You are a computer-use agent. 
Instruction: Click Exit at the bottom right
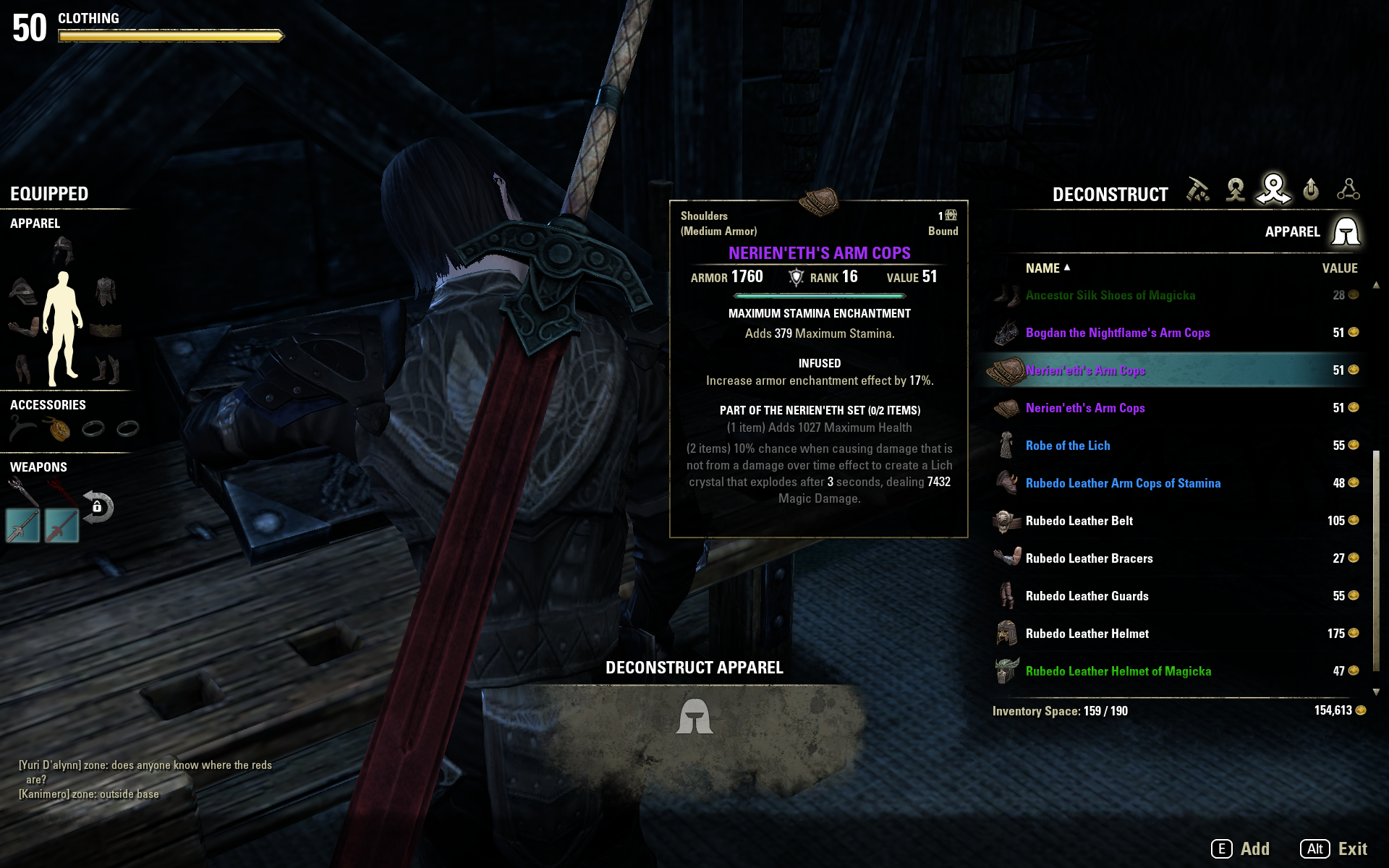[1354, 848]
